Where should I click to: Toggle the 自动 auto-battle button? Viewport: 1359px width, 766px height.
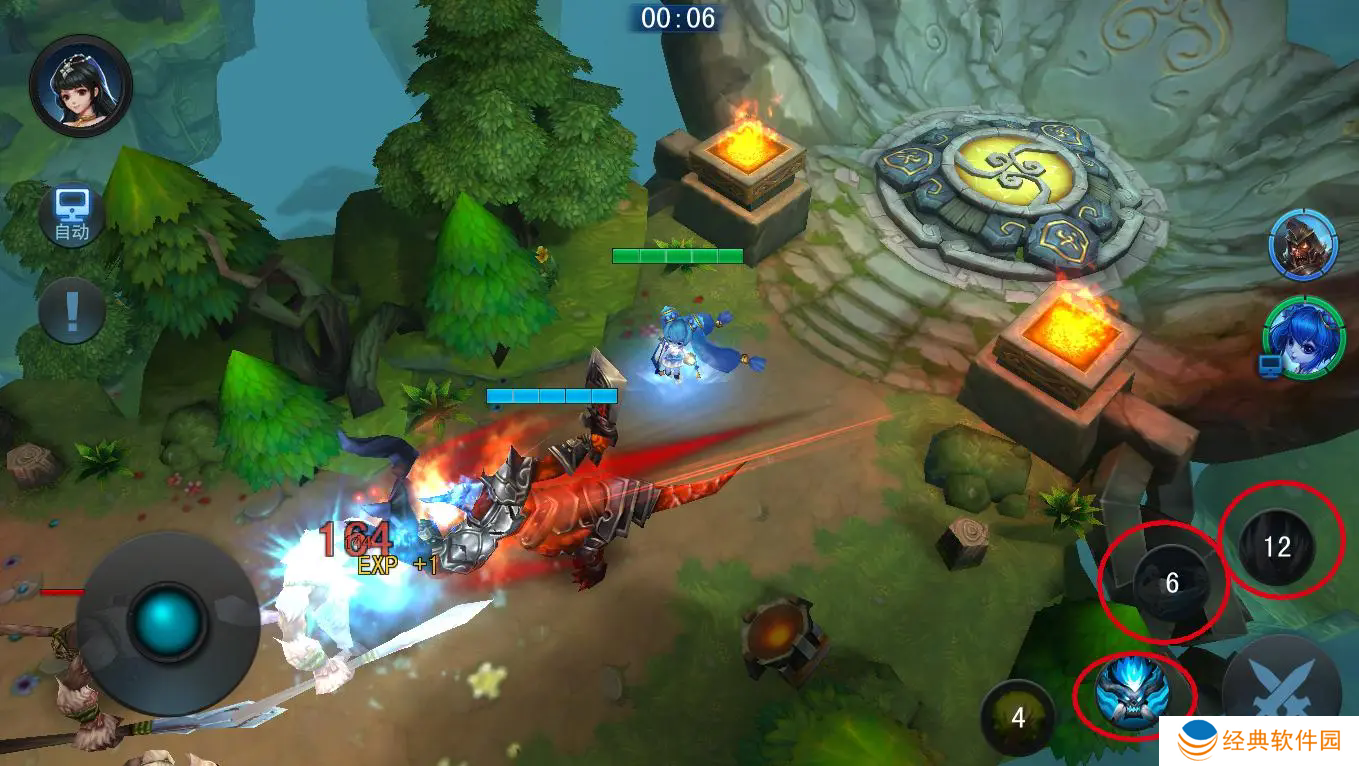[72, 216]
